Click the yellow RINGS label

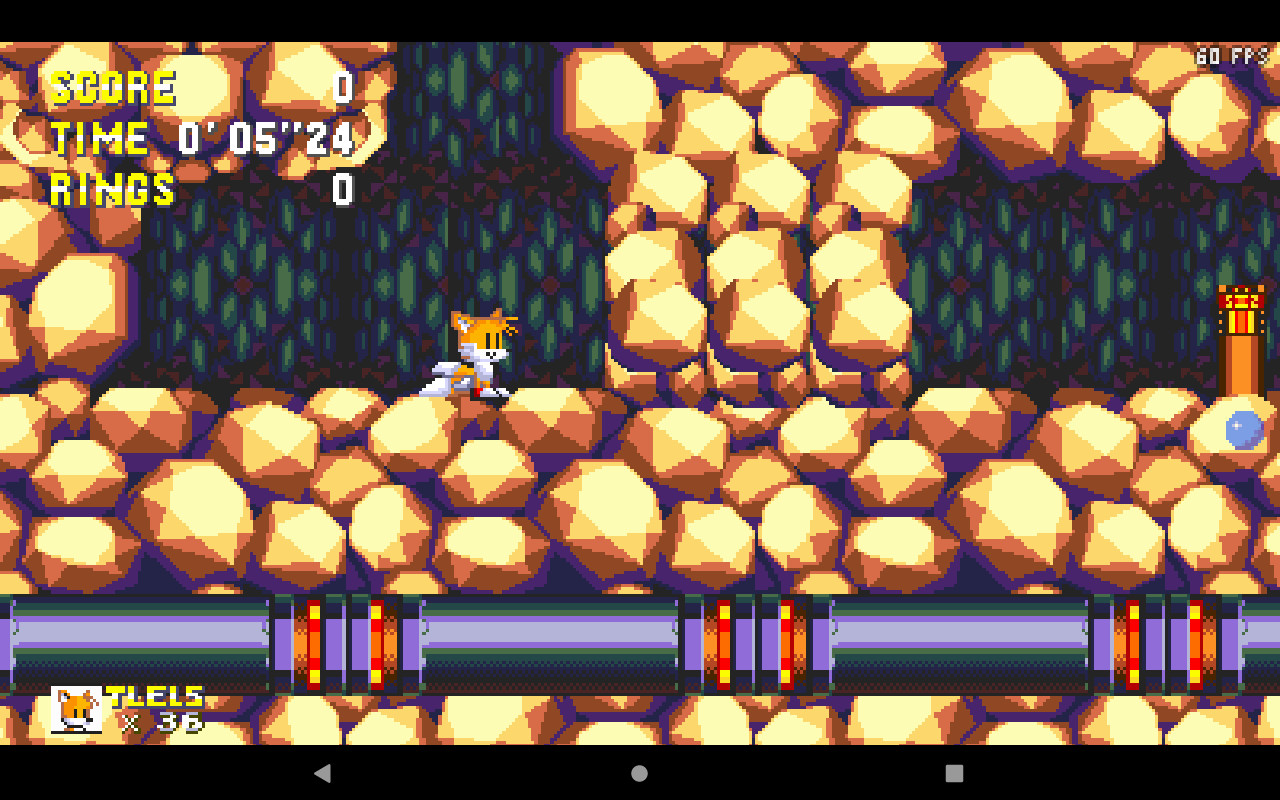click(112, 188)
